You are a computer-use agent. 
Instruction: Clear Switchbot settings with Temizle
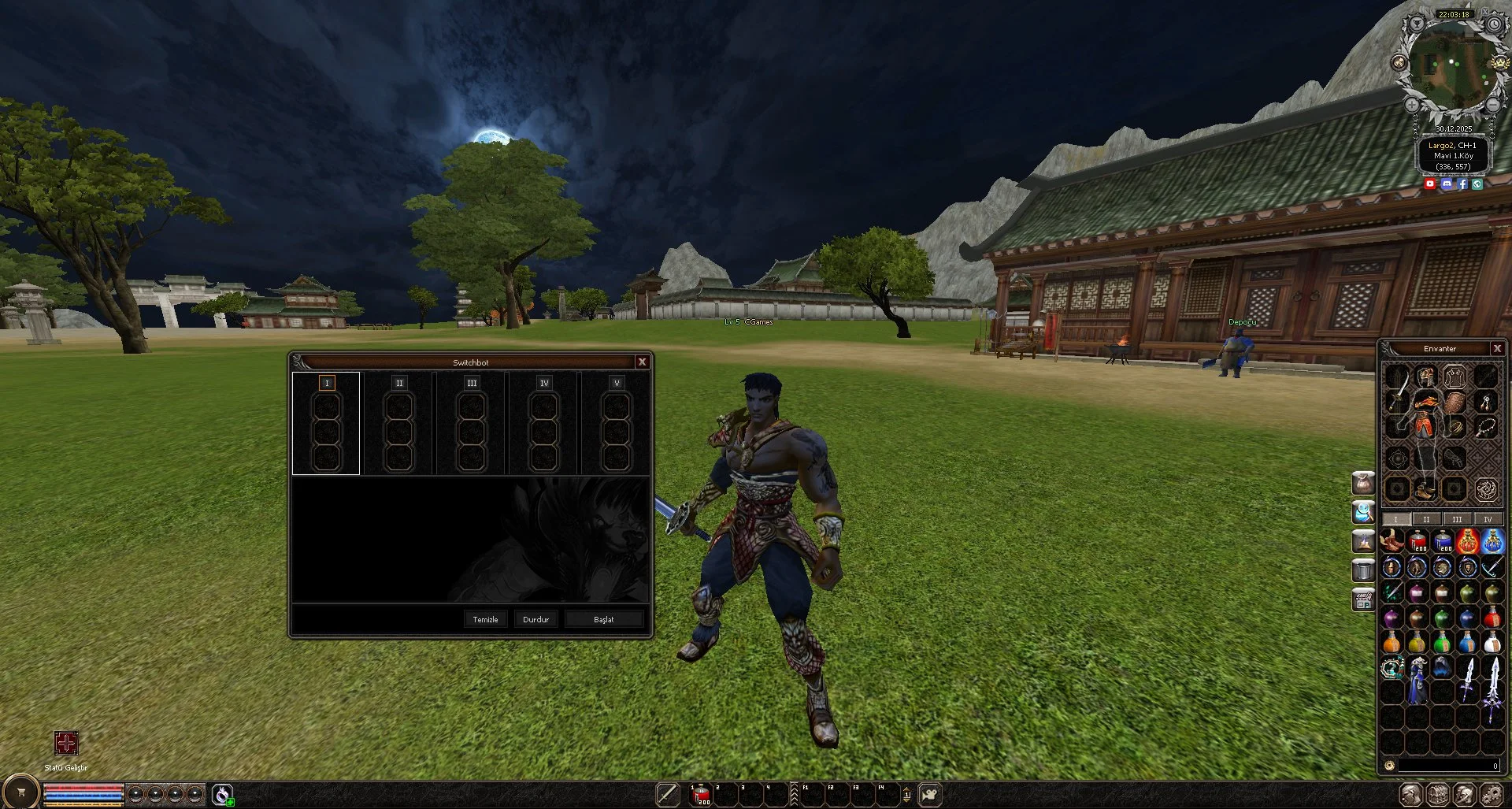485,619
